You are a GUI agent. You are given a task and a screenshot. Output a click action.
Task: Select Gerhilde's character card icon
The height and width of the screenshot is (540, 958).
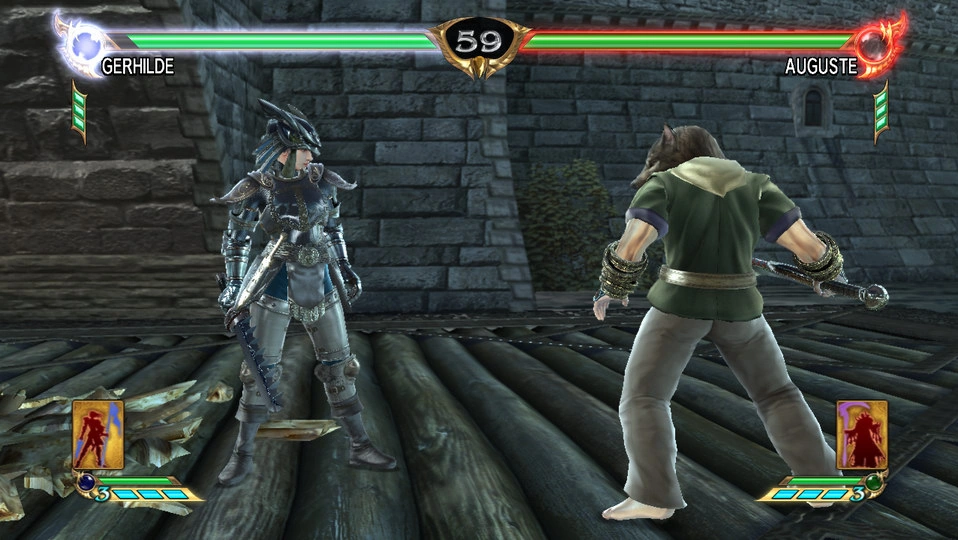(x=98, y=434)
